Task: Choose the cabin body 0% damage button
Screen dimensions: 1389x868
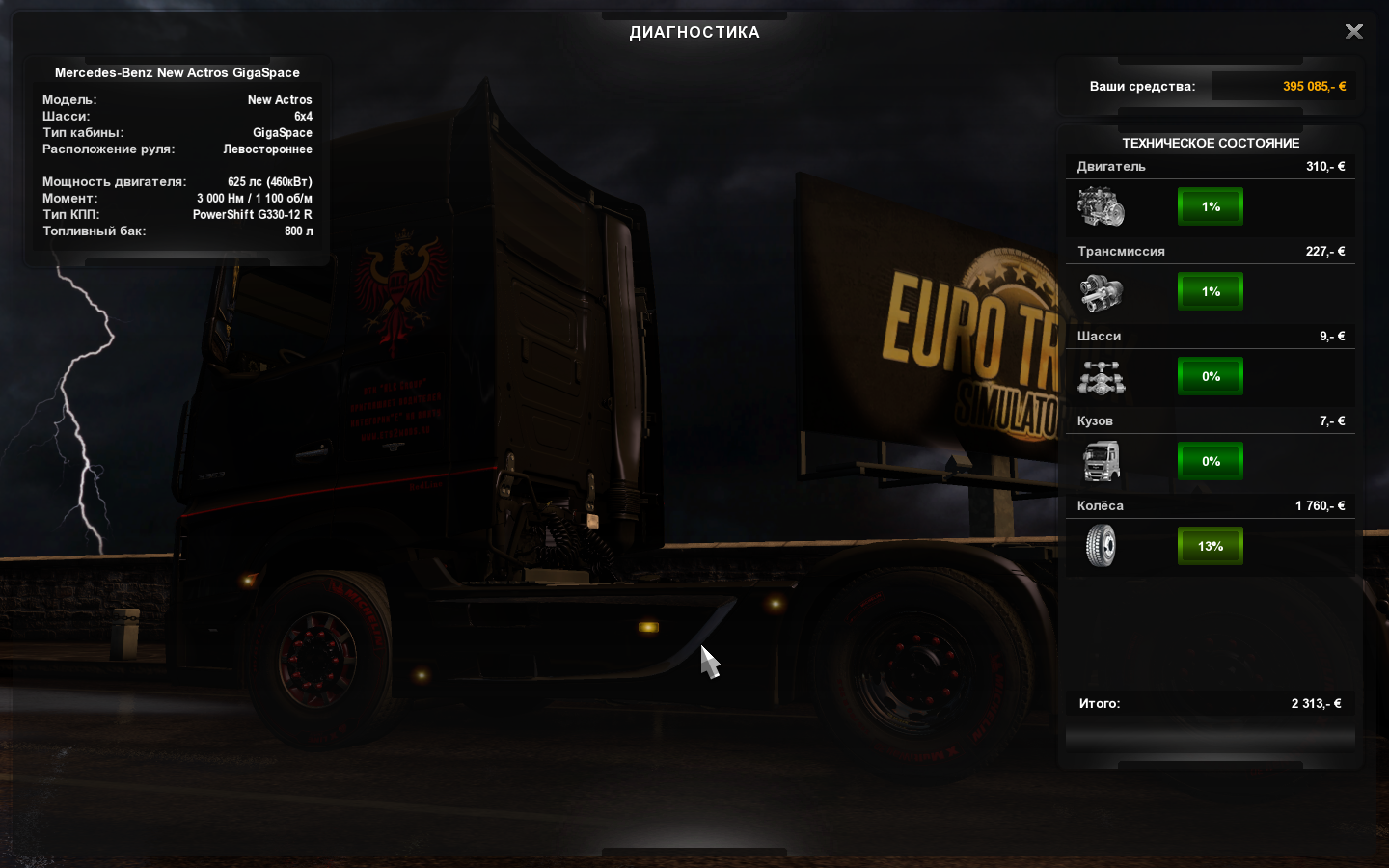Action: [1211, 461]
